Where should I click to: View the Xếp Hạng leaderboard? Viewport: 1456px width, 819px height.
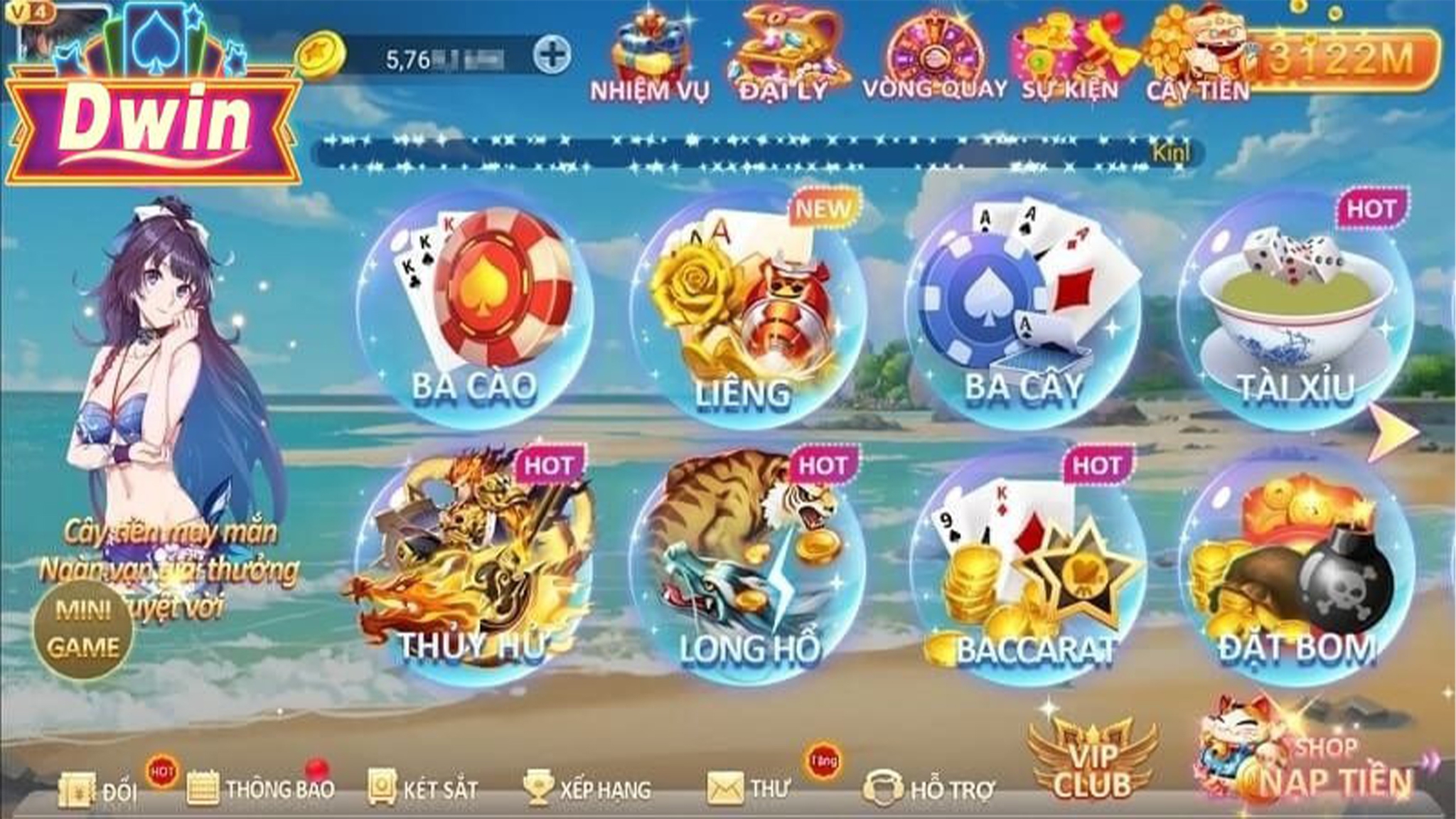point(587,788)
